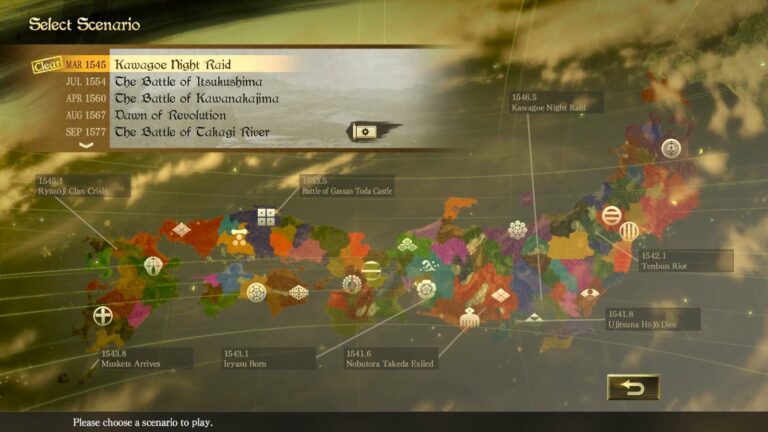
Task: Expand the scenario list with the down arrow
Action: 86,146
